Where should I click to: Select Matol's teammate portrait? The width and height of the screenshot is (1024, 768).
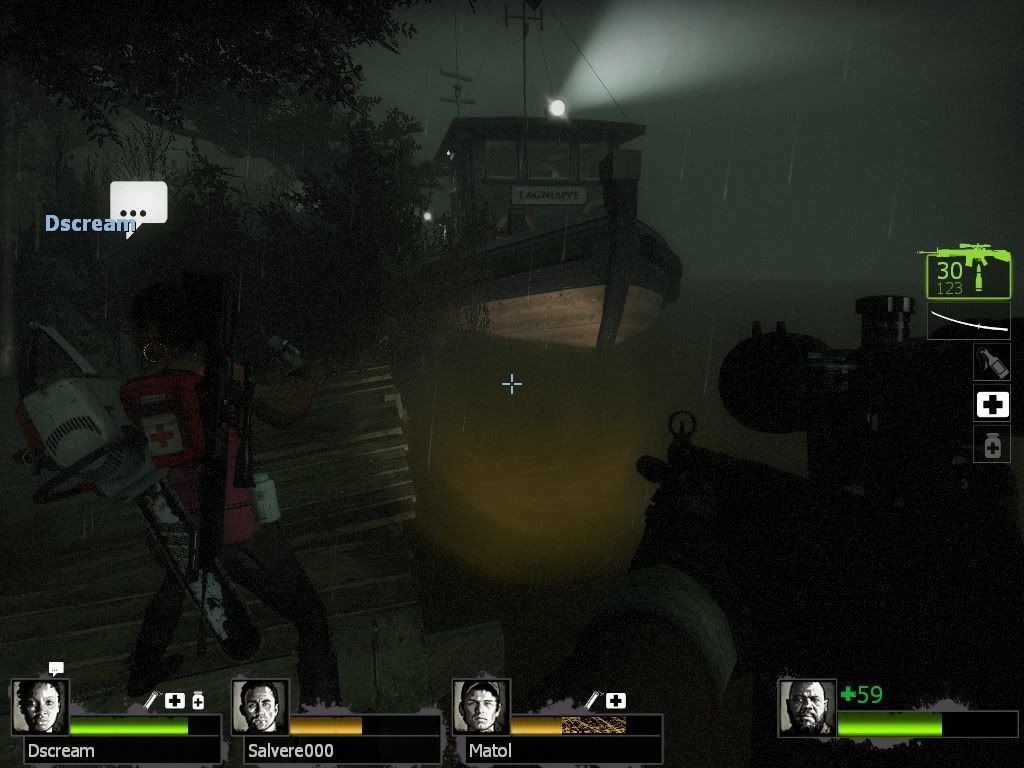(481, 707)
